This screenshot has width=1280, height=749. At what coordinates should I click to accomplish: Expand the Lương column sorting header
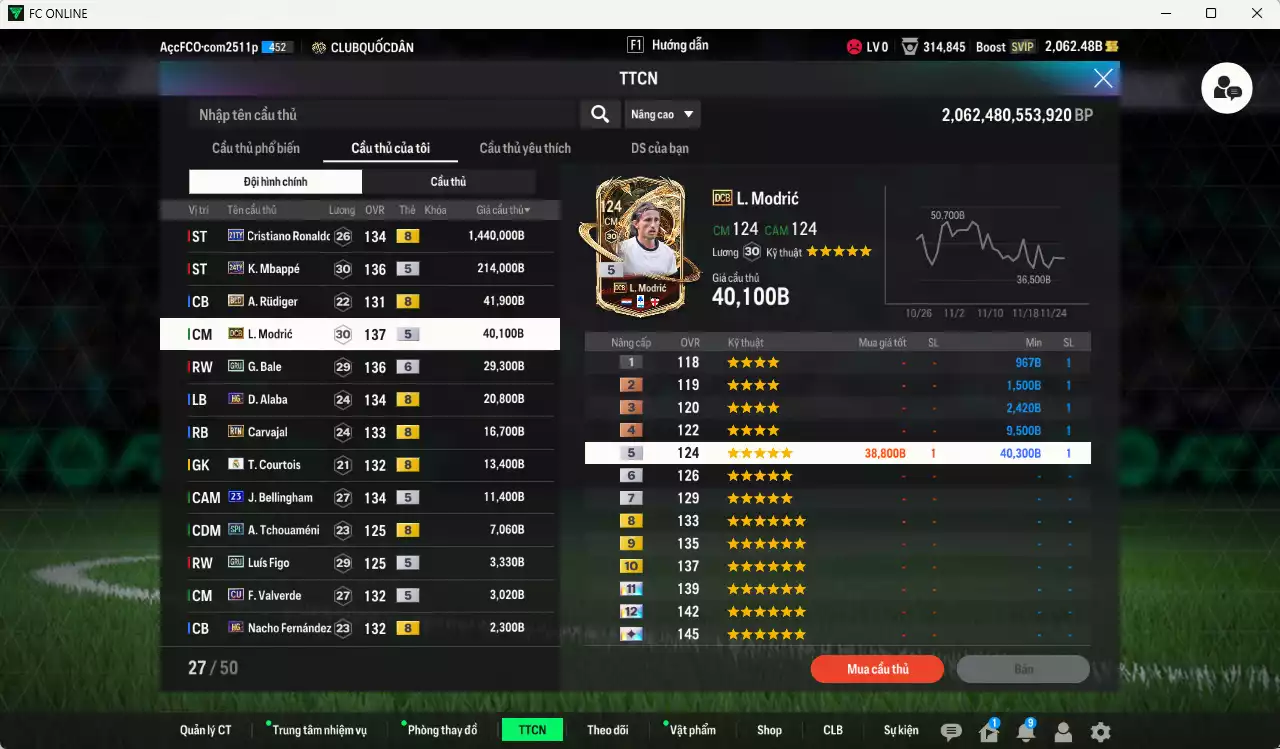pos(341,209)
